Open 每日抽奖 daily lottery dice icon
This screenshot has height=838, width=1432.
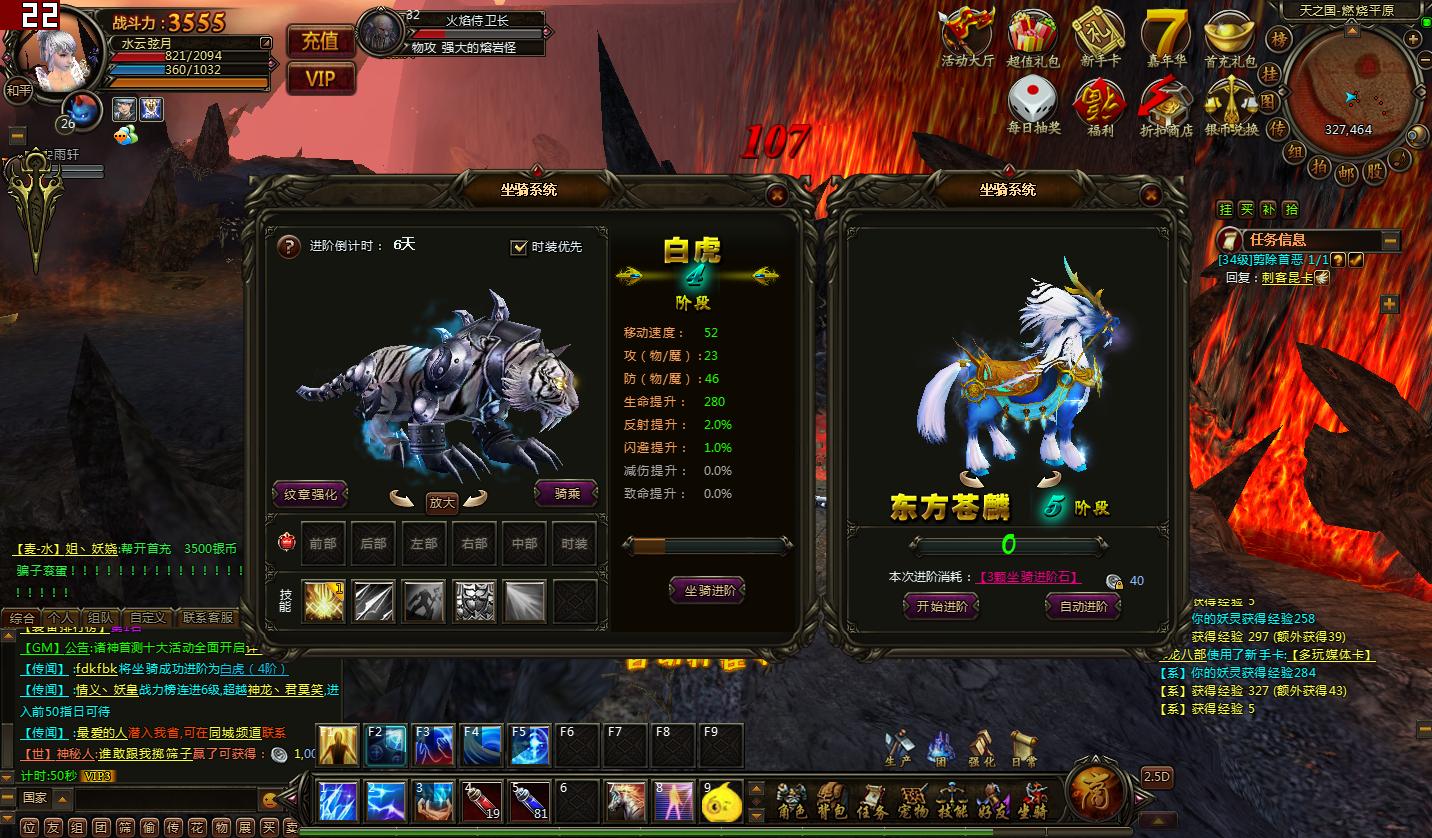[x=1033, y=105]
